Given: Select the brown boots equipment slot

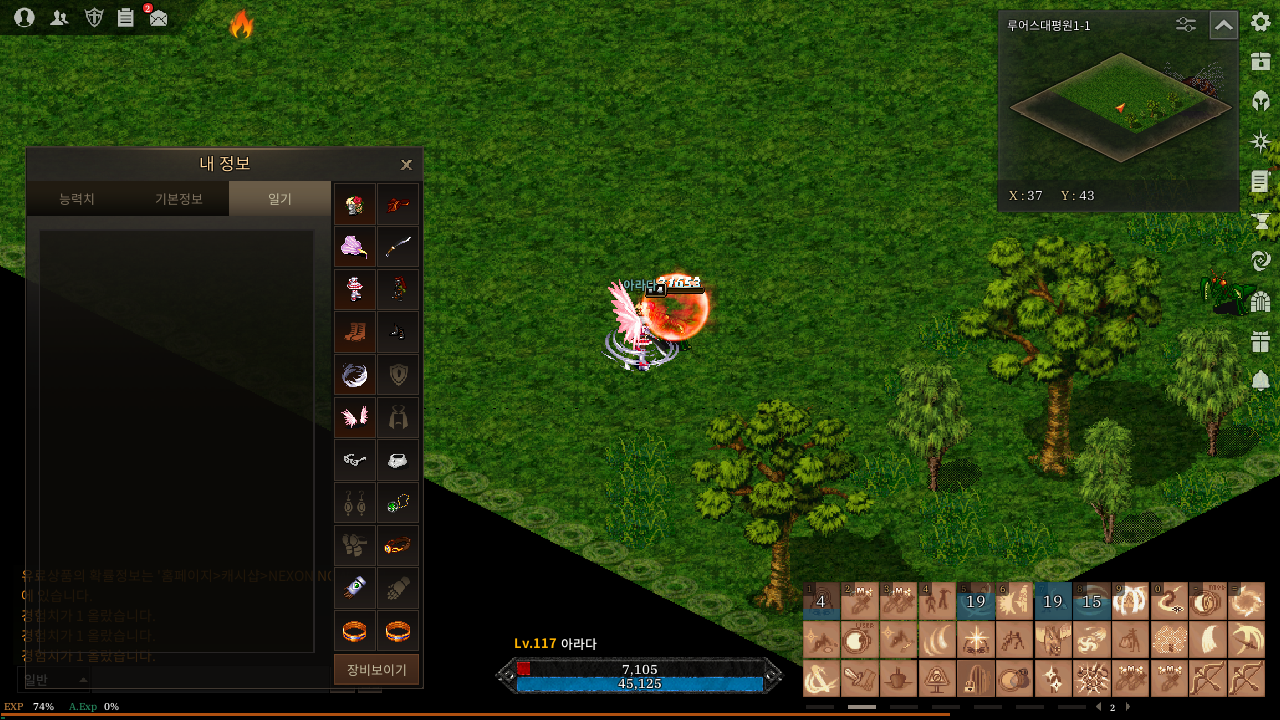Looking at the screenshot, I should click(x=355, y=332).
